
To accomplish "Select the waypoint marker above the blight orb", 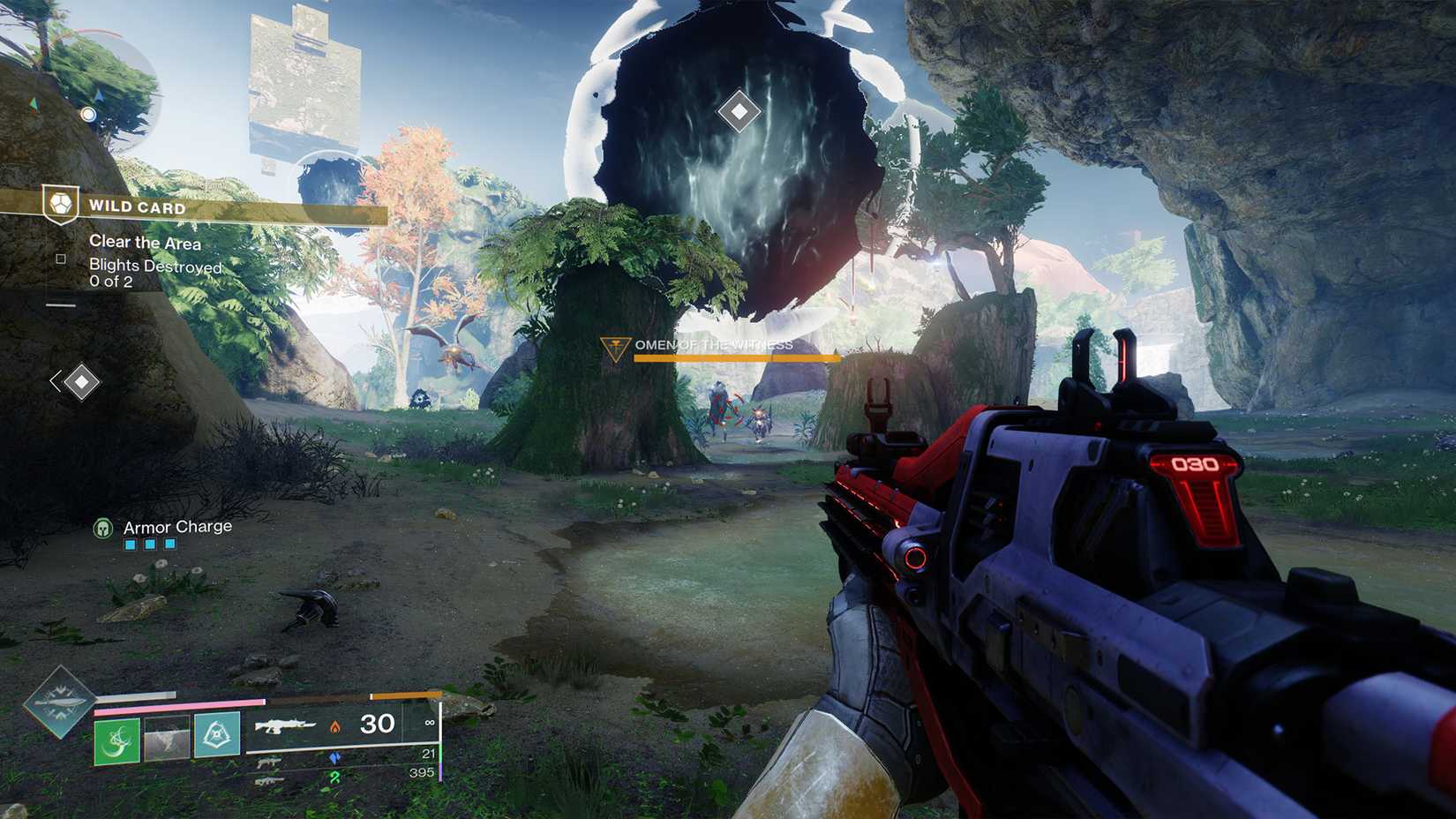I will click(x=739, y=110).
